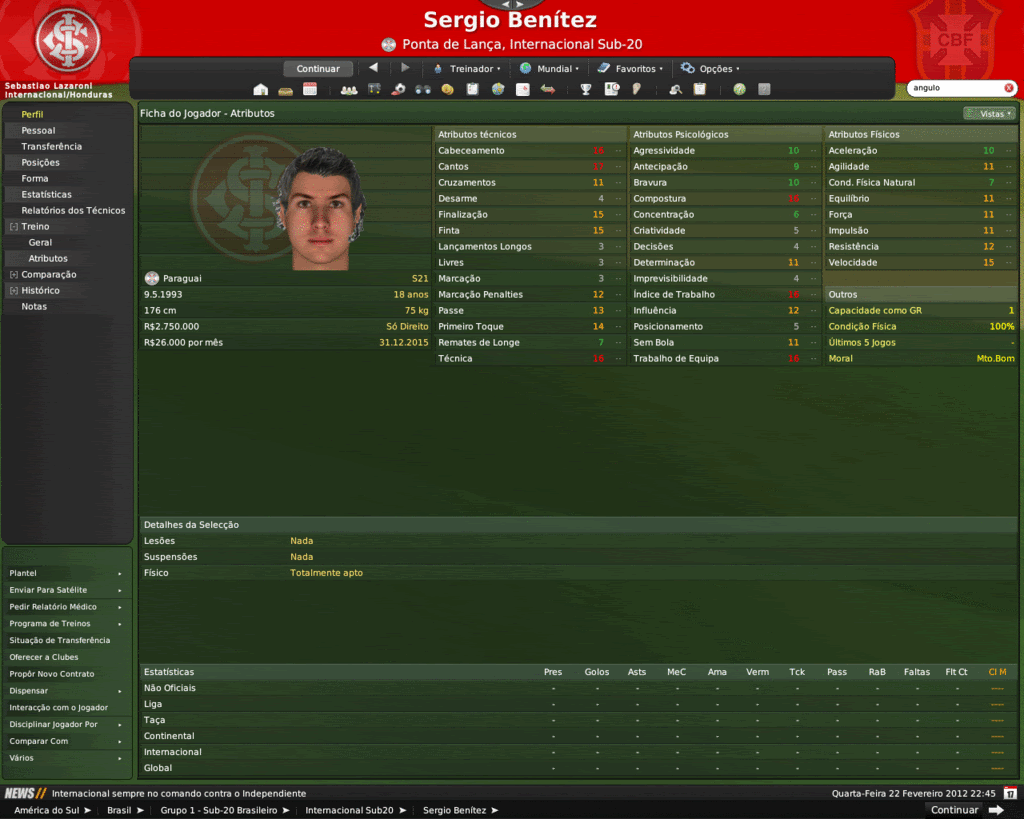Click the bottom-right Continuar button
Viewport: 1024px width, 819px height.
[955, 810]
